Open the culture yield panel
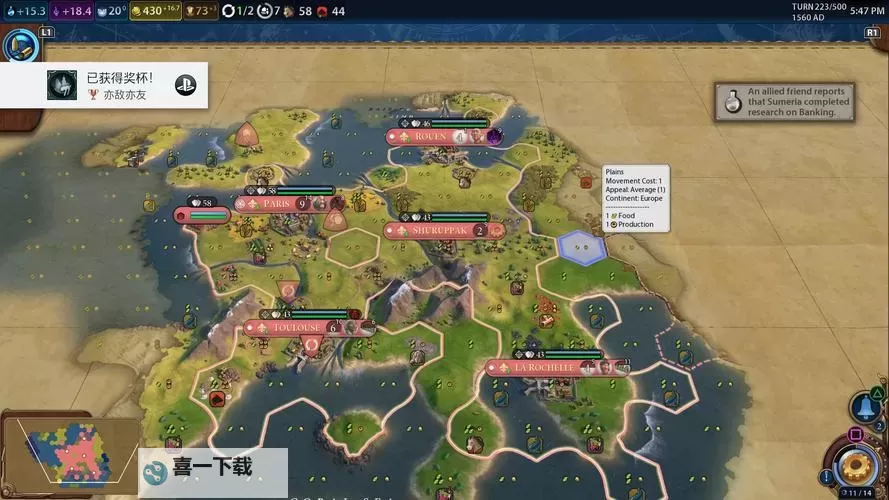889x500 pixels. 72,11
